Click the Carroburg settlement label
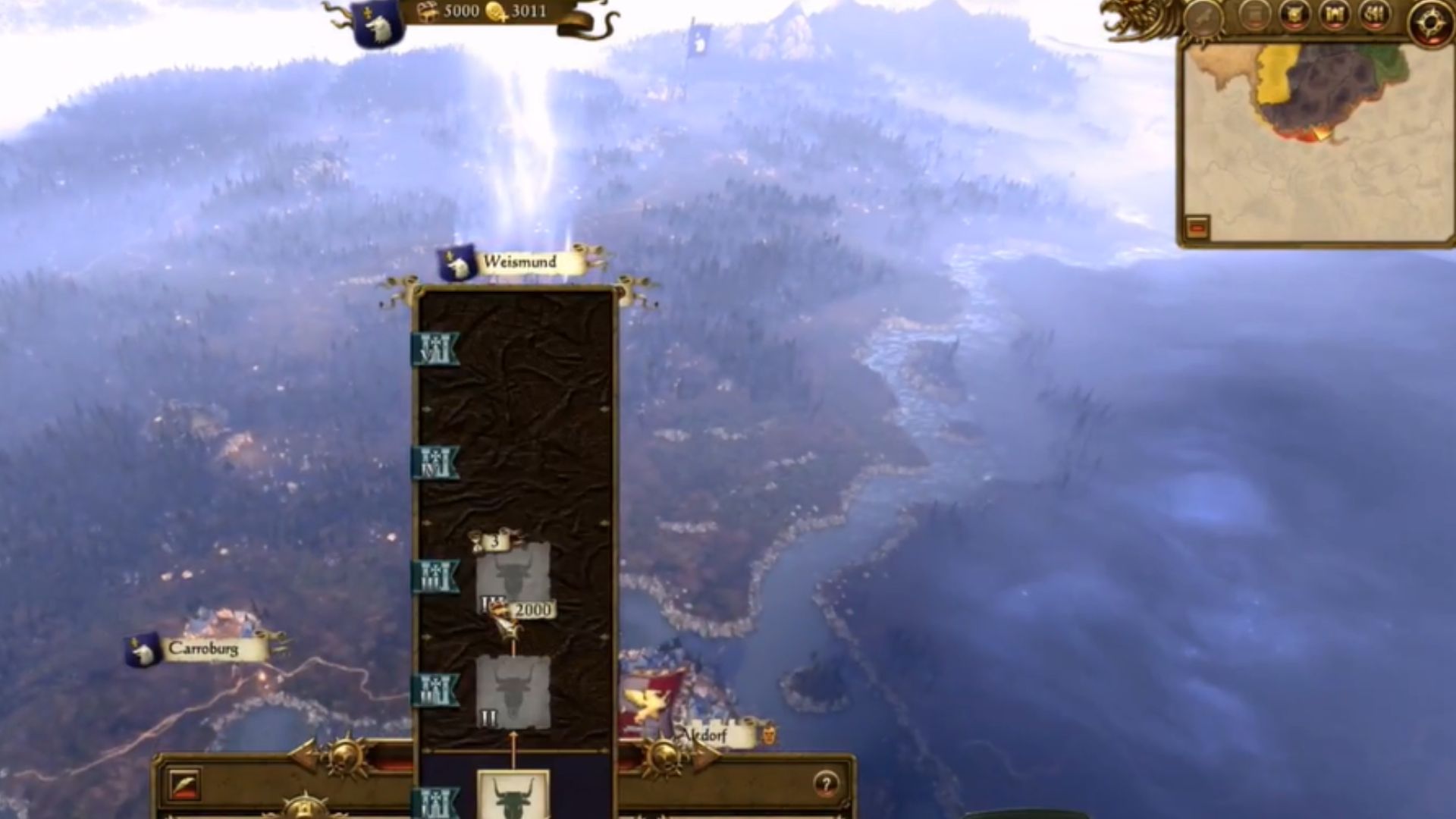1456x819 pixels. (x=205, y=649)
